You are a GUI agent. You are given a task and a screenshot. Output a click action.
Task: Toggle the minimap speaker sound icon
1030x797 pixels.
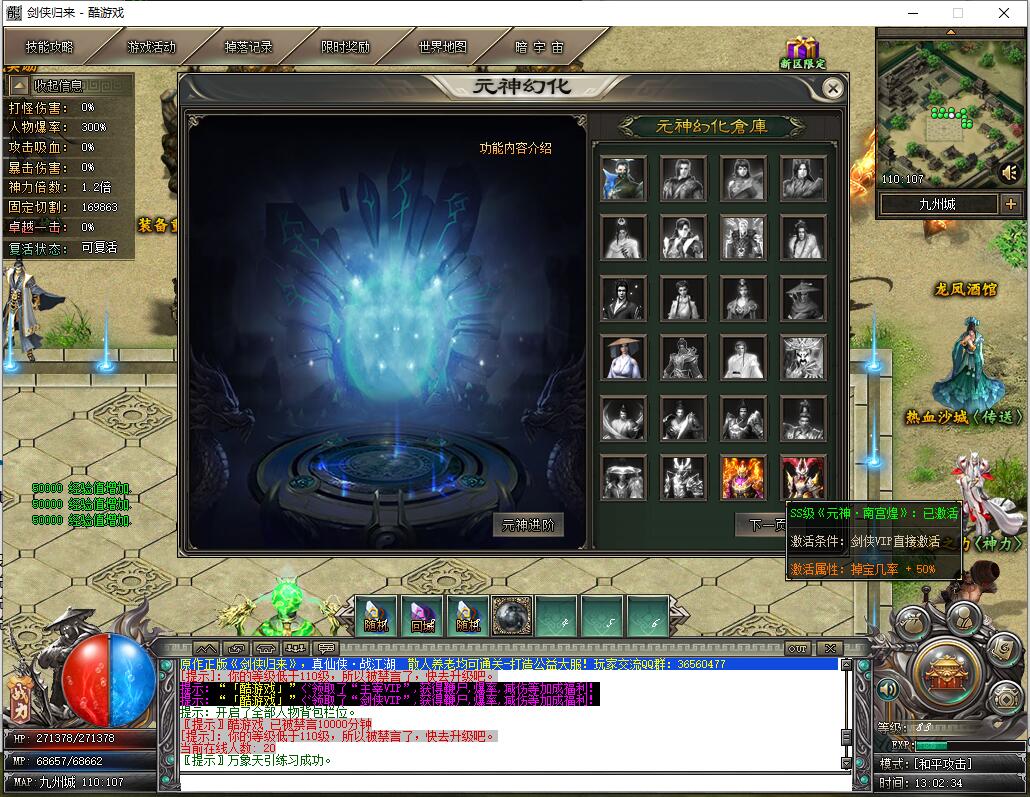click(x=1009, y=172)
